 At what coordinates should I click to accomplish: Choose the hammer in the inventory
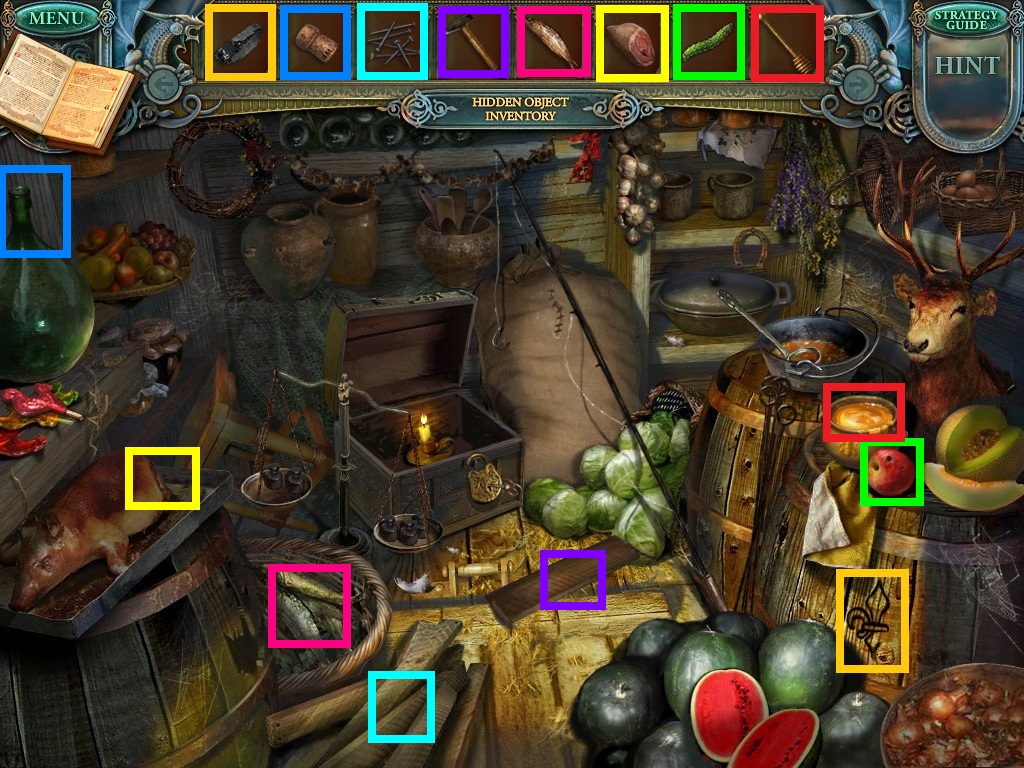472,42
